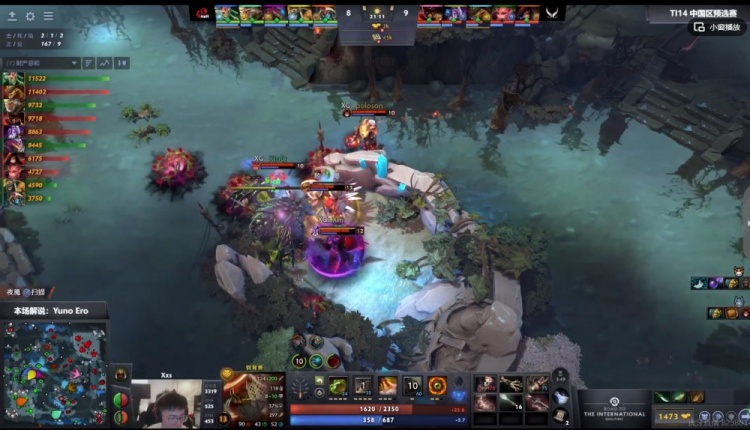
Task: Click the upload arrow icon
Action: 12,16
